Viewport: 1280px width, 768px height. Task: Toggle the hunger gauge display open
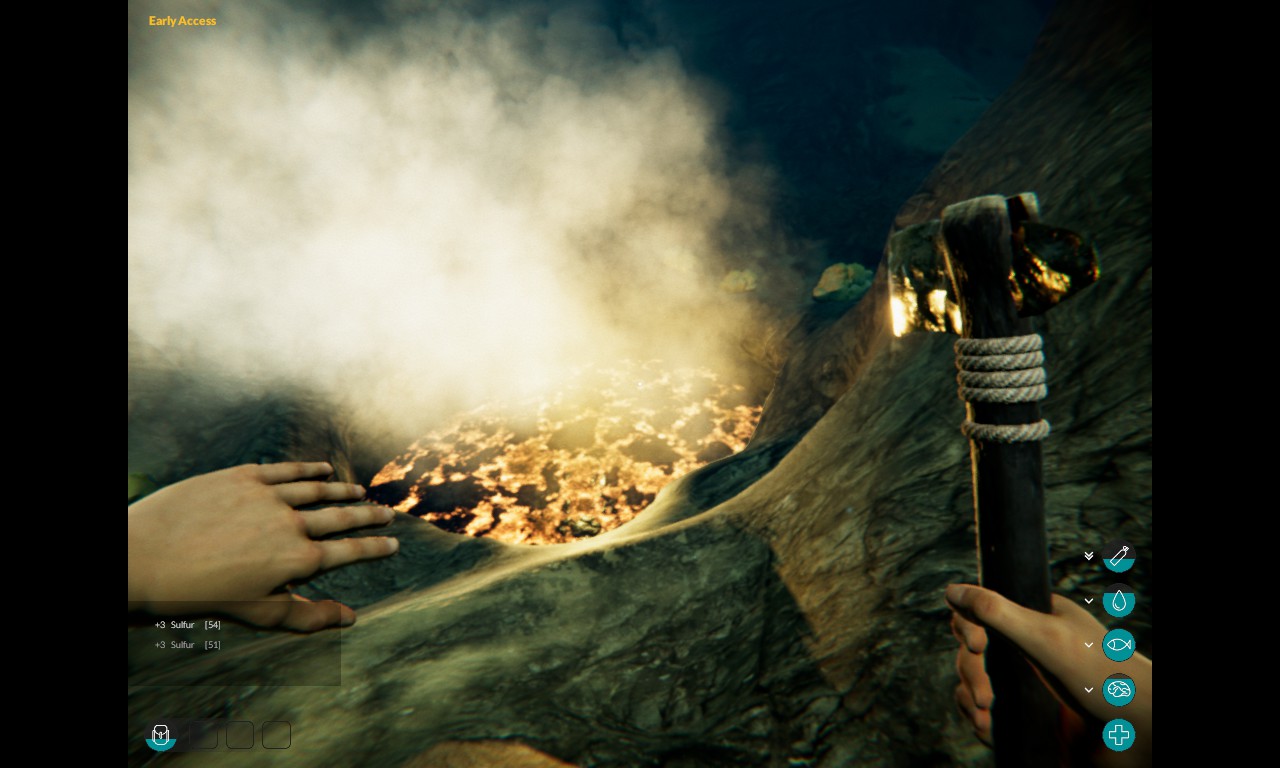[x=1088, y=645]
